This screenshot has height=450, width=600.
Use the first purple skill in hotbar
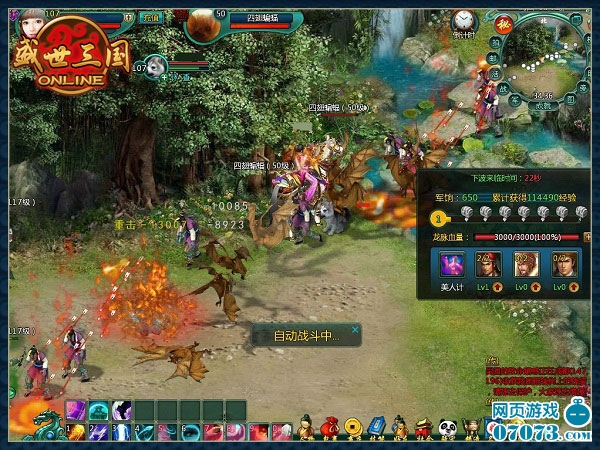76,409
